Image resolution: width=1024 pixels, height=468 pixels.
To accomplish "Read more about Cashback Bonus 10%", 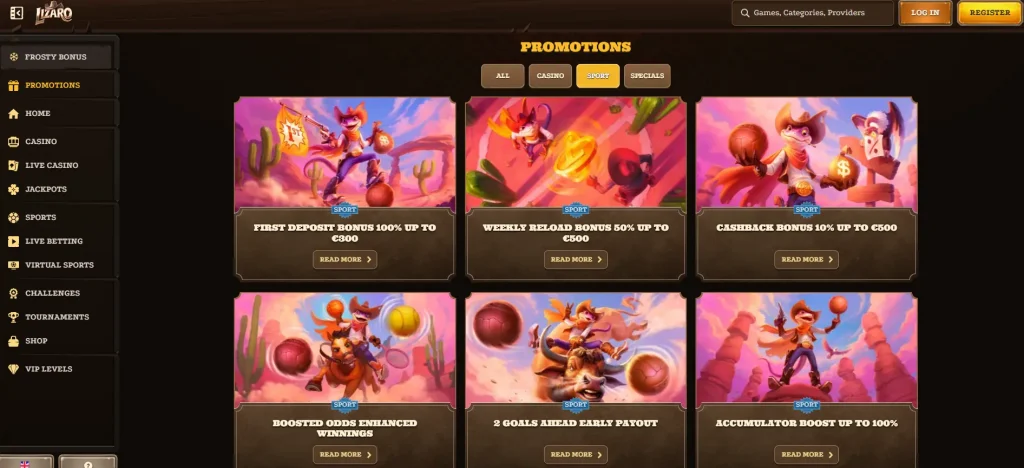I will tap(806, 259).
